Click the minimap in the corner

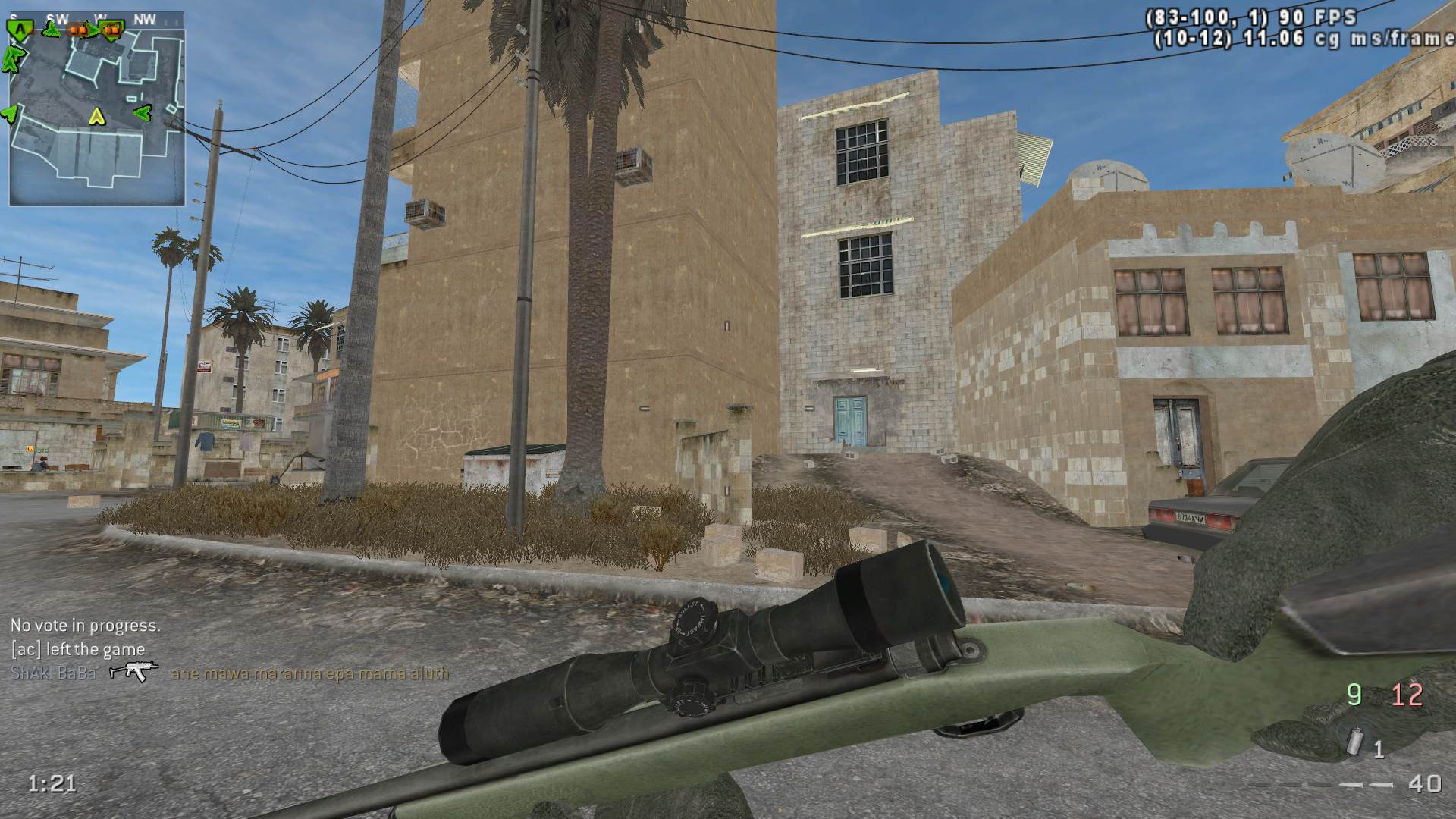(96, 108)
